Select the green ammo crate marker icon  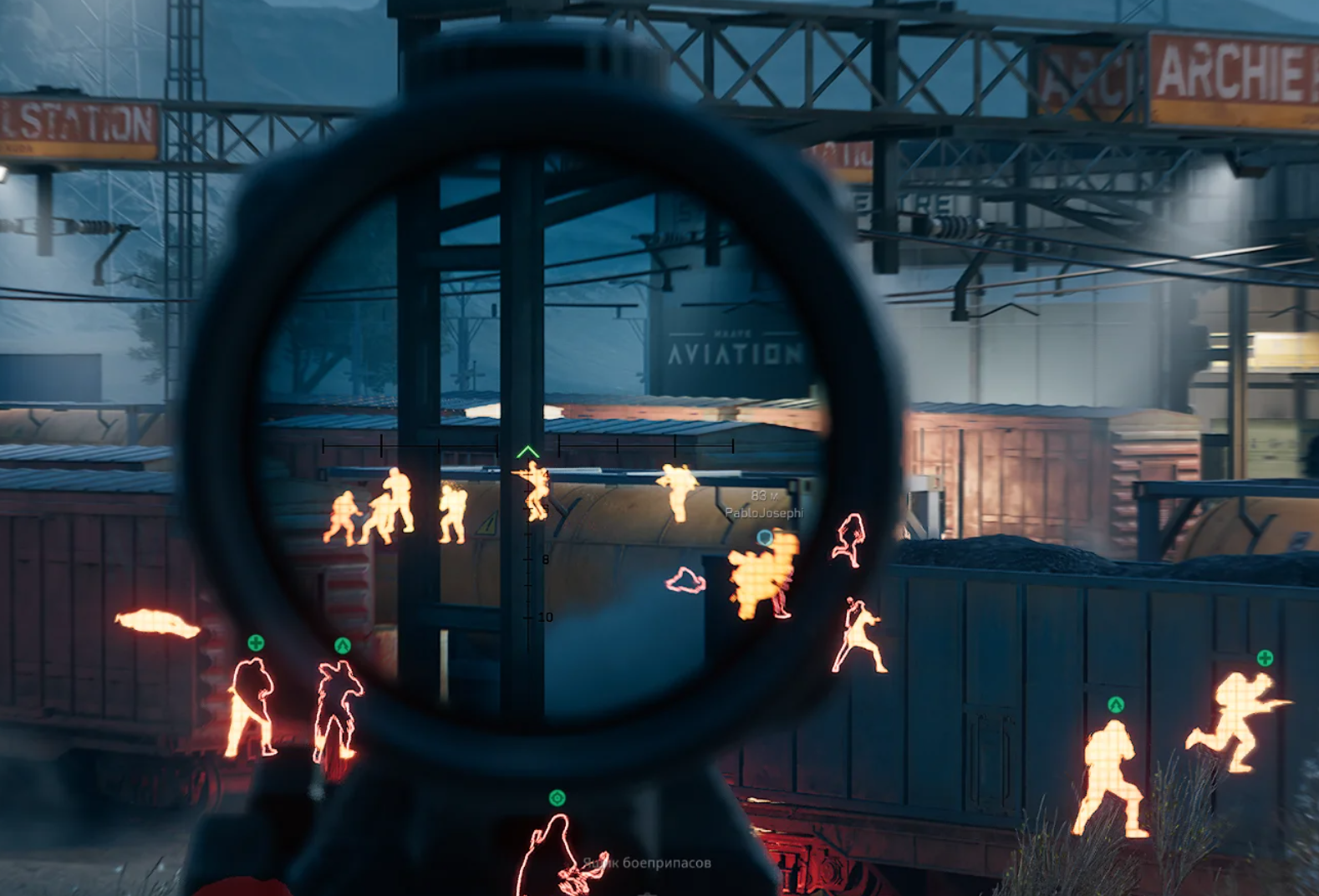pos(558,798)
